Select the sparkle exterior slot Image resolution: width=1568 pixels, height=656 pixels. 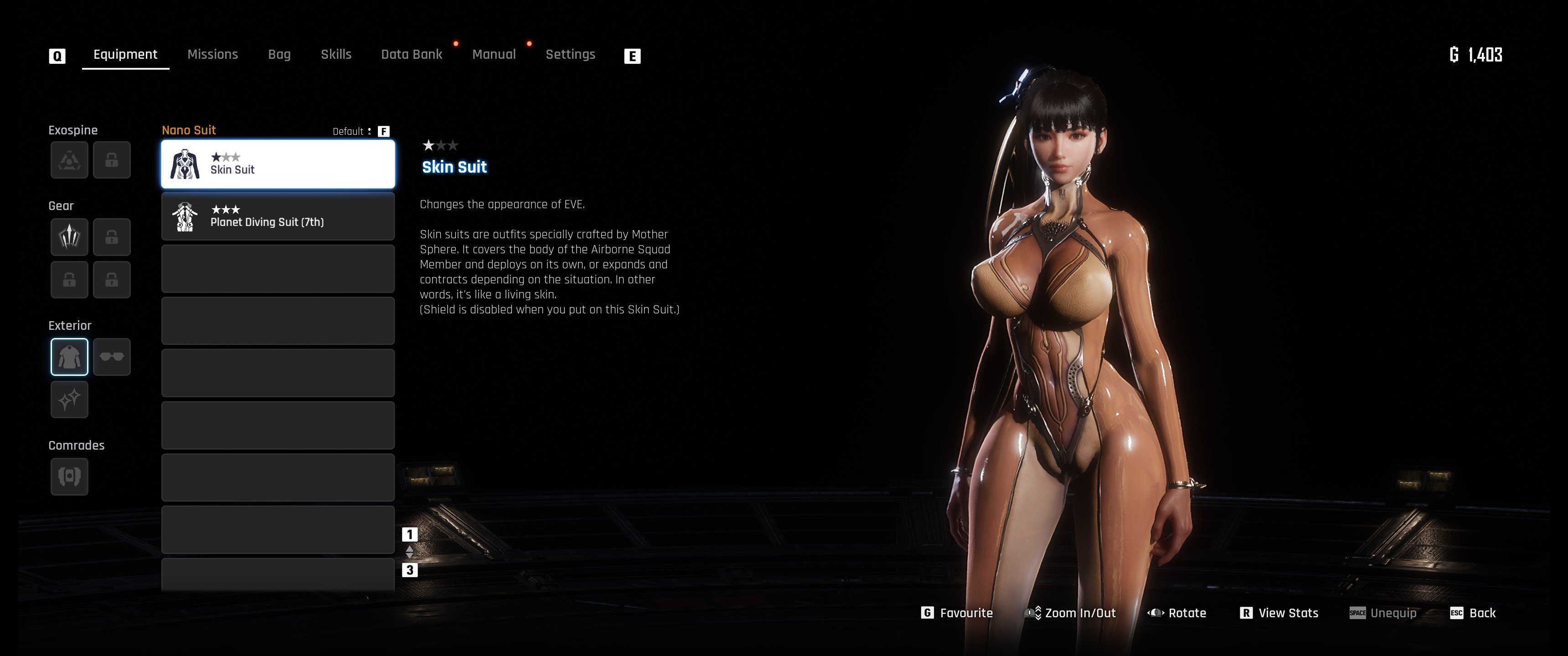pyautogui.click(x=69, y=399)
